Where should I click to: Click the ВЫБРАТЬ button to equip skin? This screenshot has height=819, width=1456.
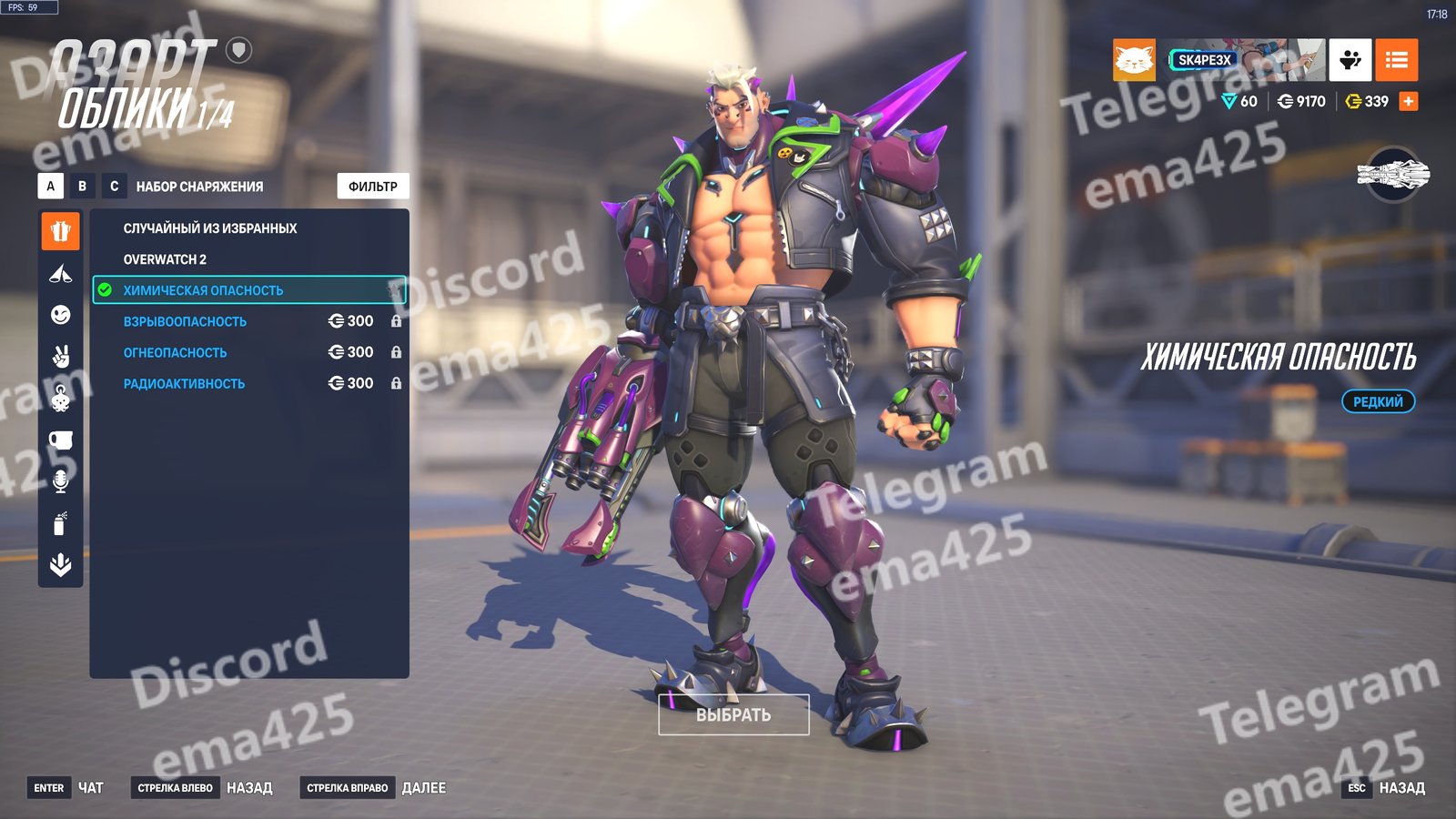[733, 715]
